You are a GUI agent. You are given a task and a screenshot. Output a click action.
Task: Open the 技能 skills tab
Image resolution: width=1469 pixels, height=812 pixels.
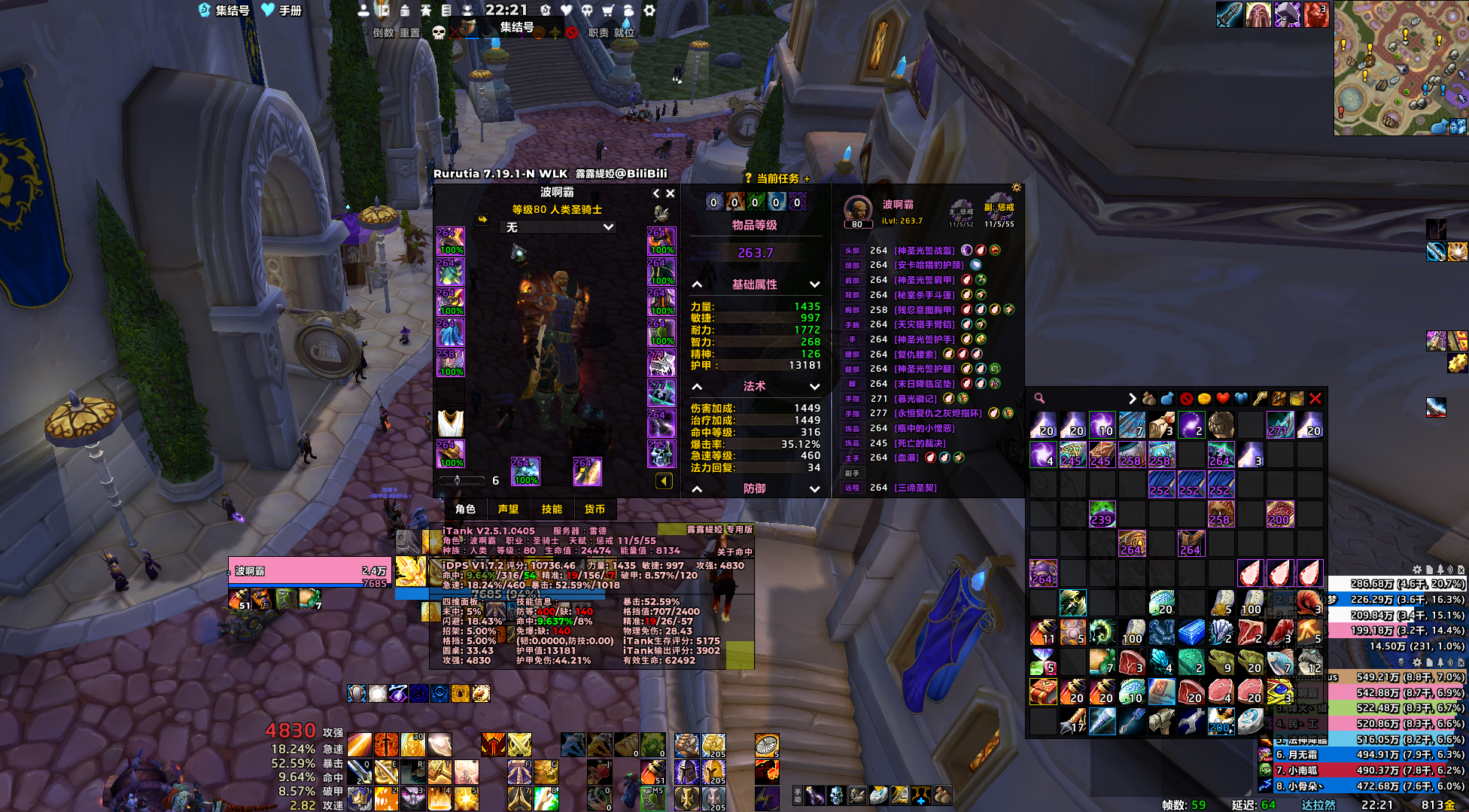(x=552, y=509)
